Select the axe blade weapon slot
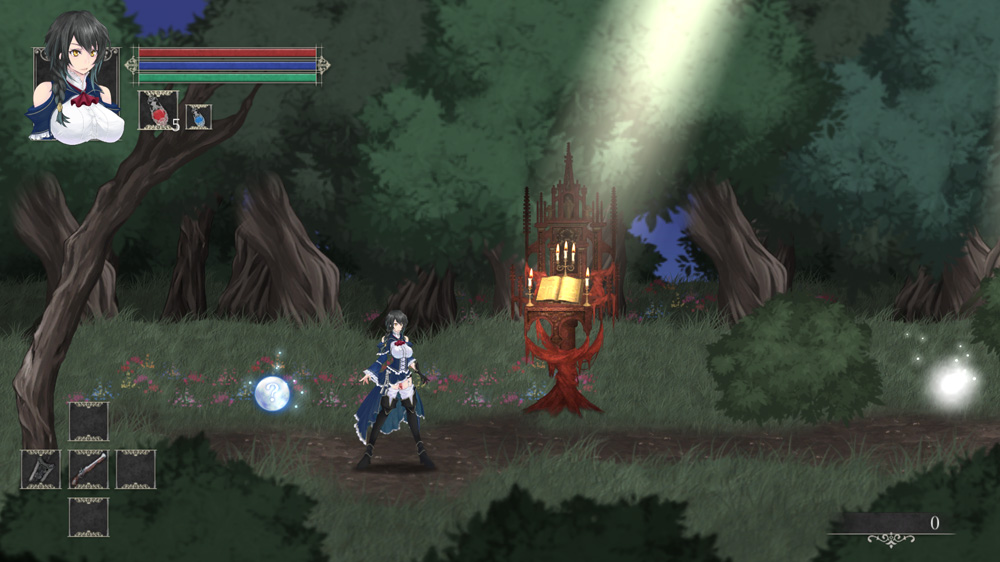 pos(40,469)
